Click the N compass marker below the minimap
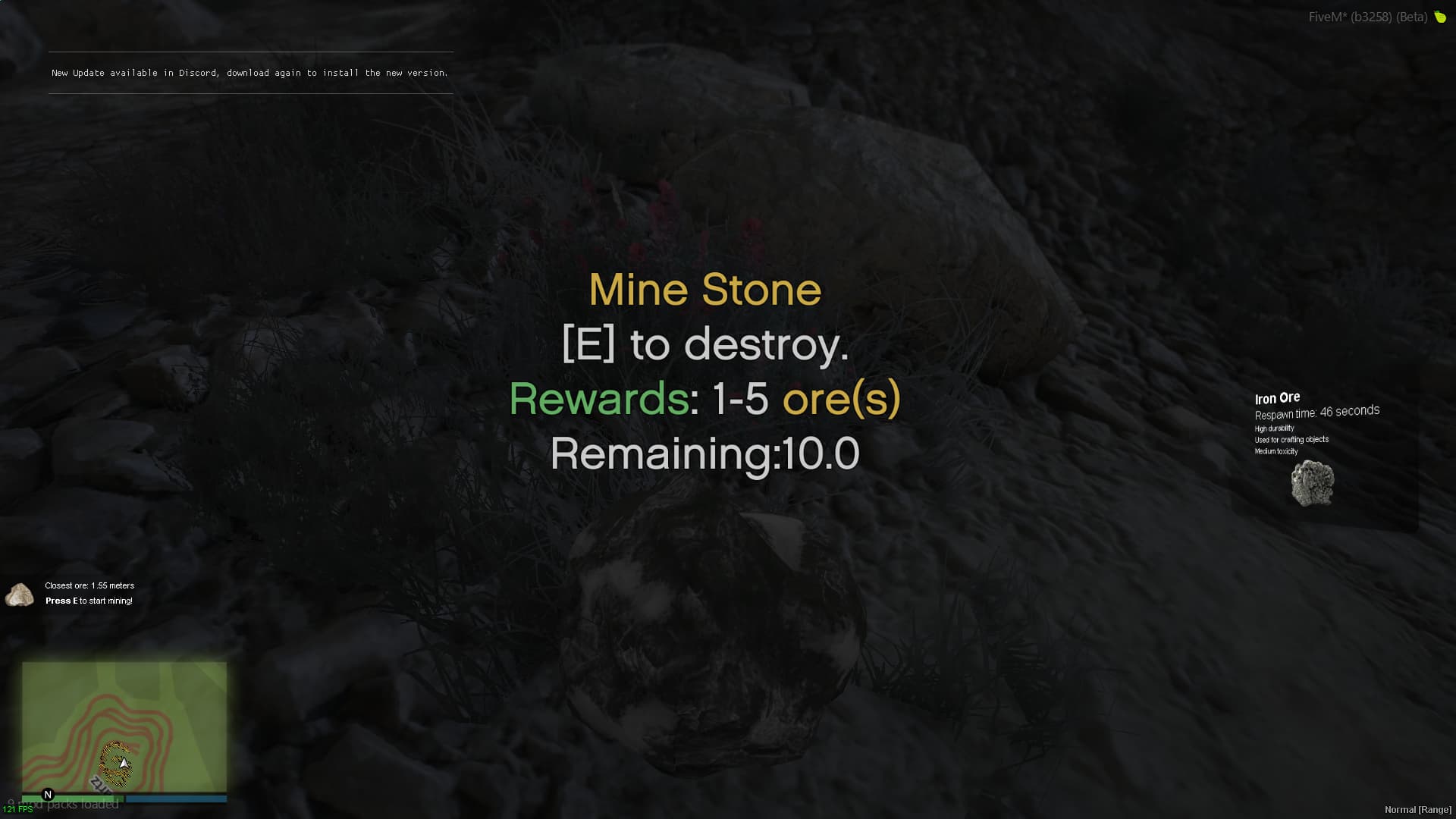 pos(48,793)
